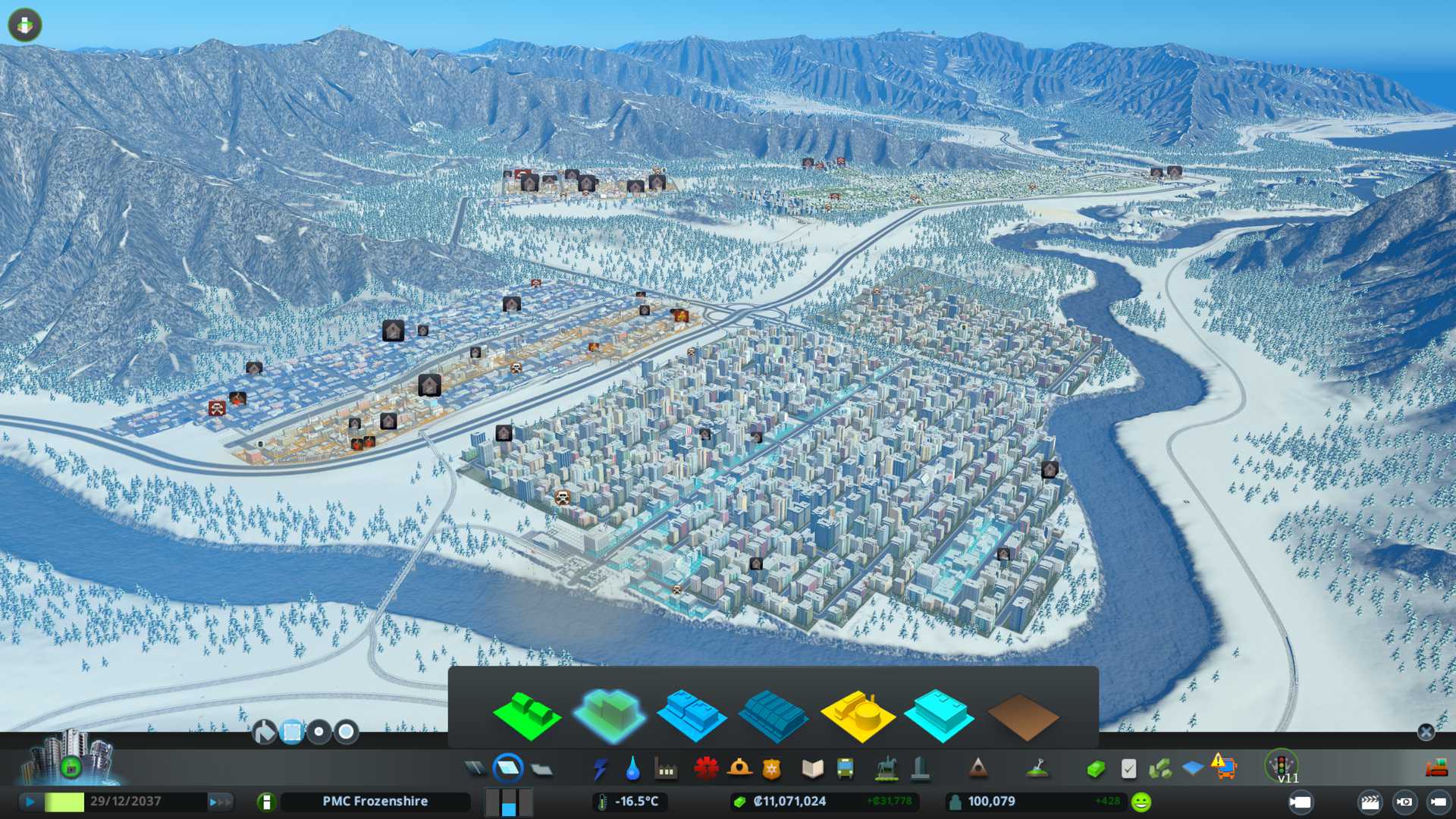The width and height of the screenshot is (1456, 819).
Task: Open the Healthcare red cross menu
Action: (x=706, y=769)
